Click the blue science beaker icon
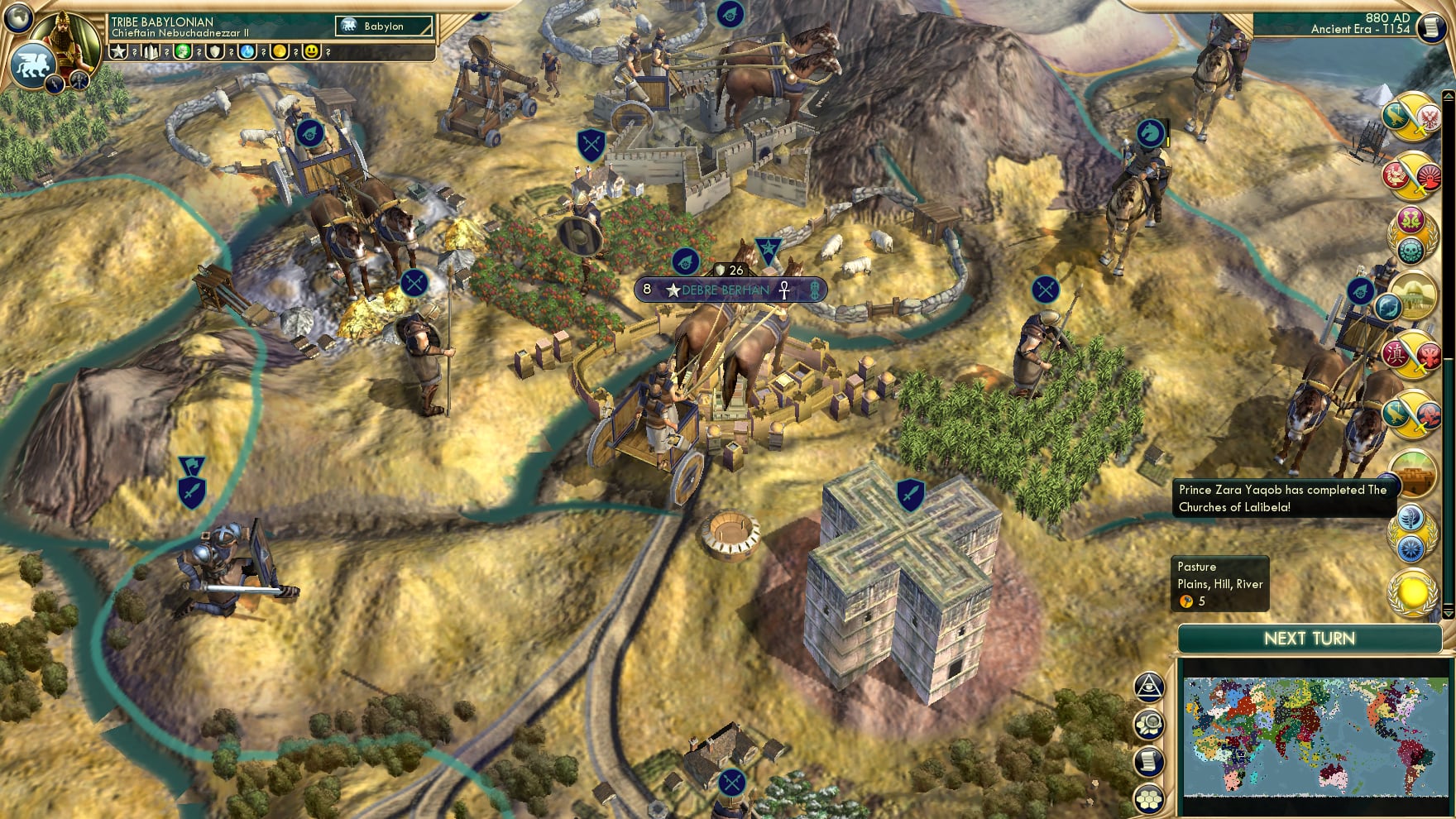The height and width of the screenshot is (819, 1456). click(x=247, y=52)
